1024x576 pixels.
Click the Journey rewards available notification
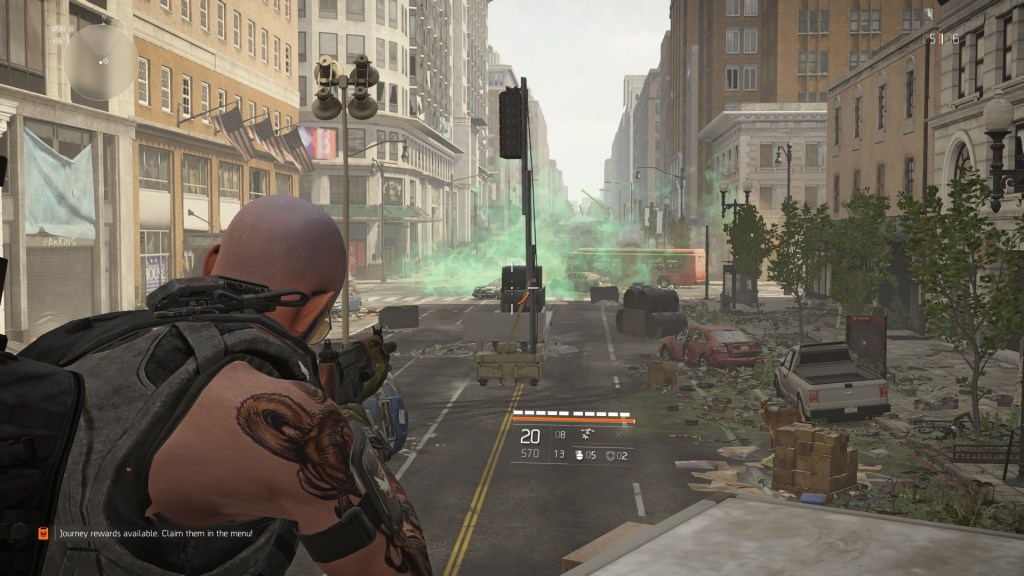click(x=155, y=534)
